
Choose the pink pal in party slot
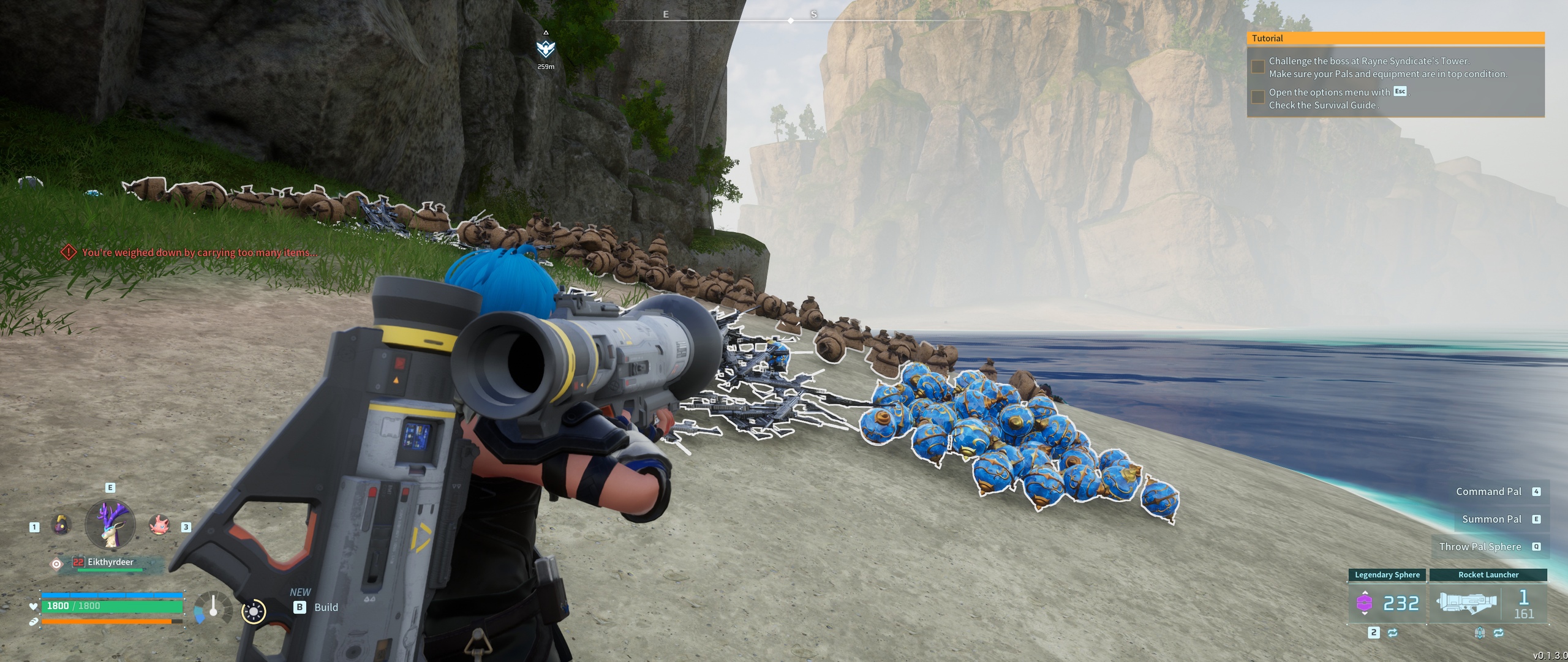click(x=159, y=525)
